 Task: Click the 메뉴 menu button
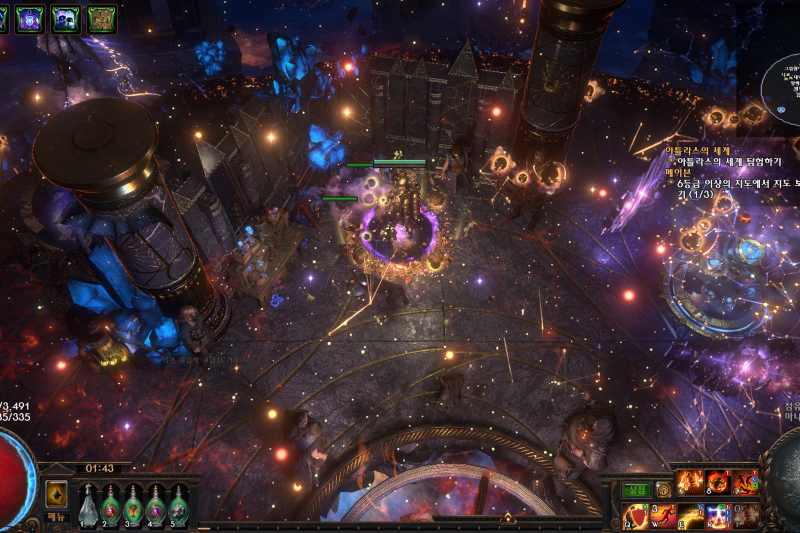click(x=56, y=518)
